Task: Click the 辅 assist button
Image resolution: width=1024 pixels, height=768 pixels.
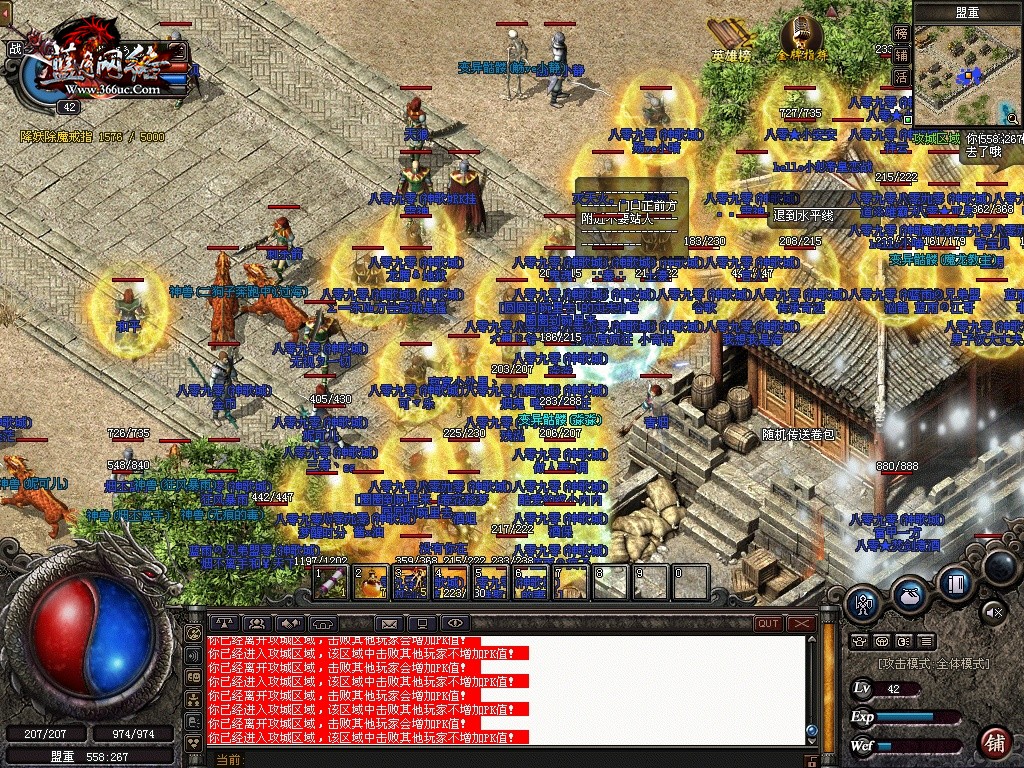Action: tap(901, 55)
